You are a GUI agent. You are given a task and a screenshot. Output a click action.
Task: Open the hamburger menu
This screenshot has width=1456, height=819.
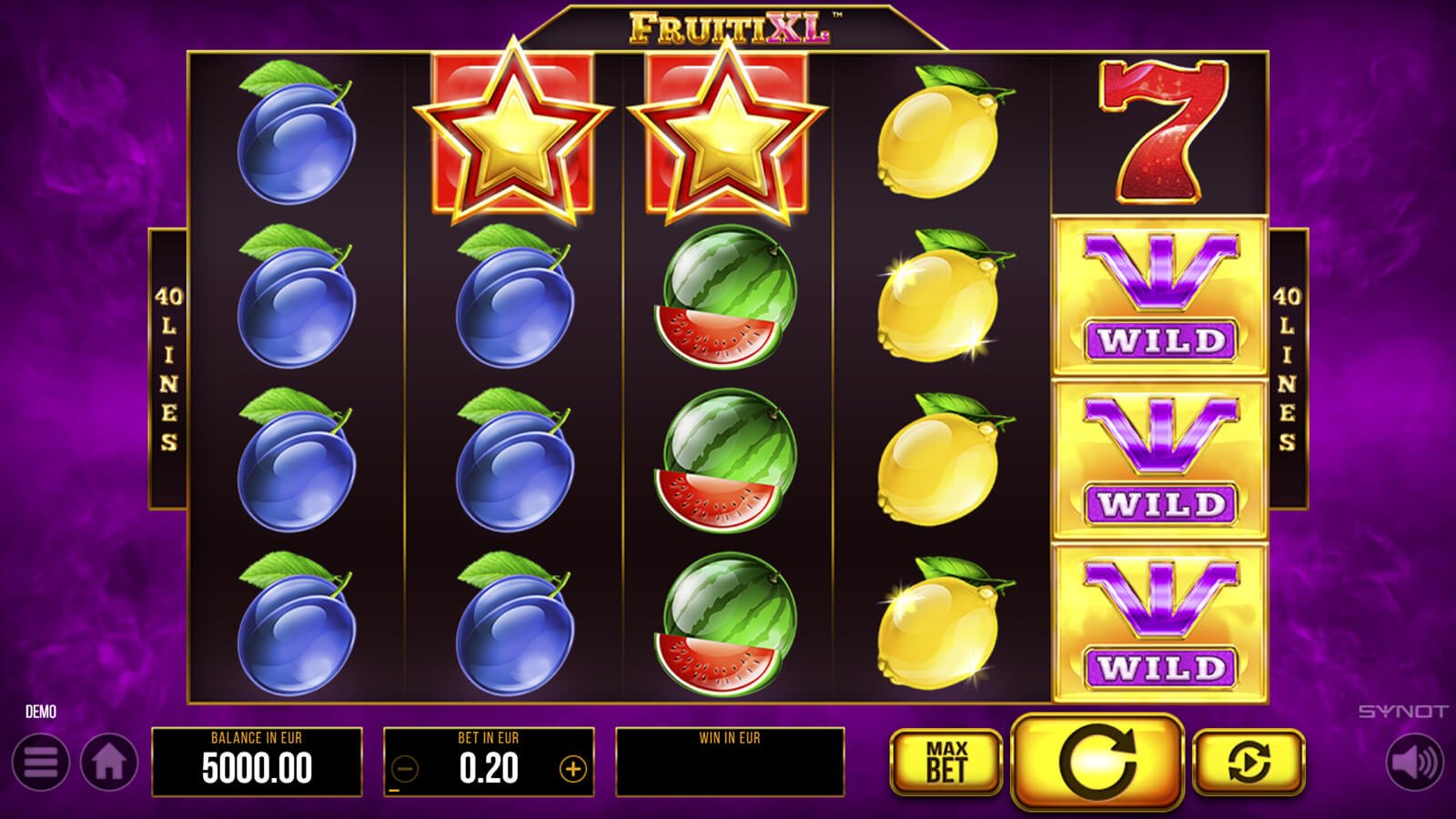(x=41, y=763)
